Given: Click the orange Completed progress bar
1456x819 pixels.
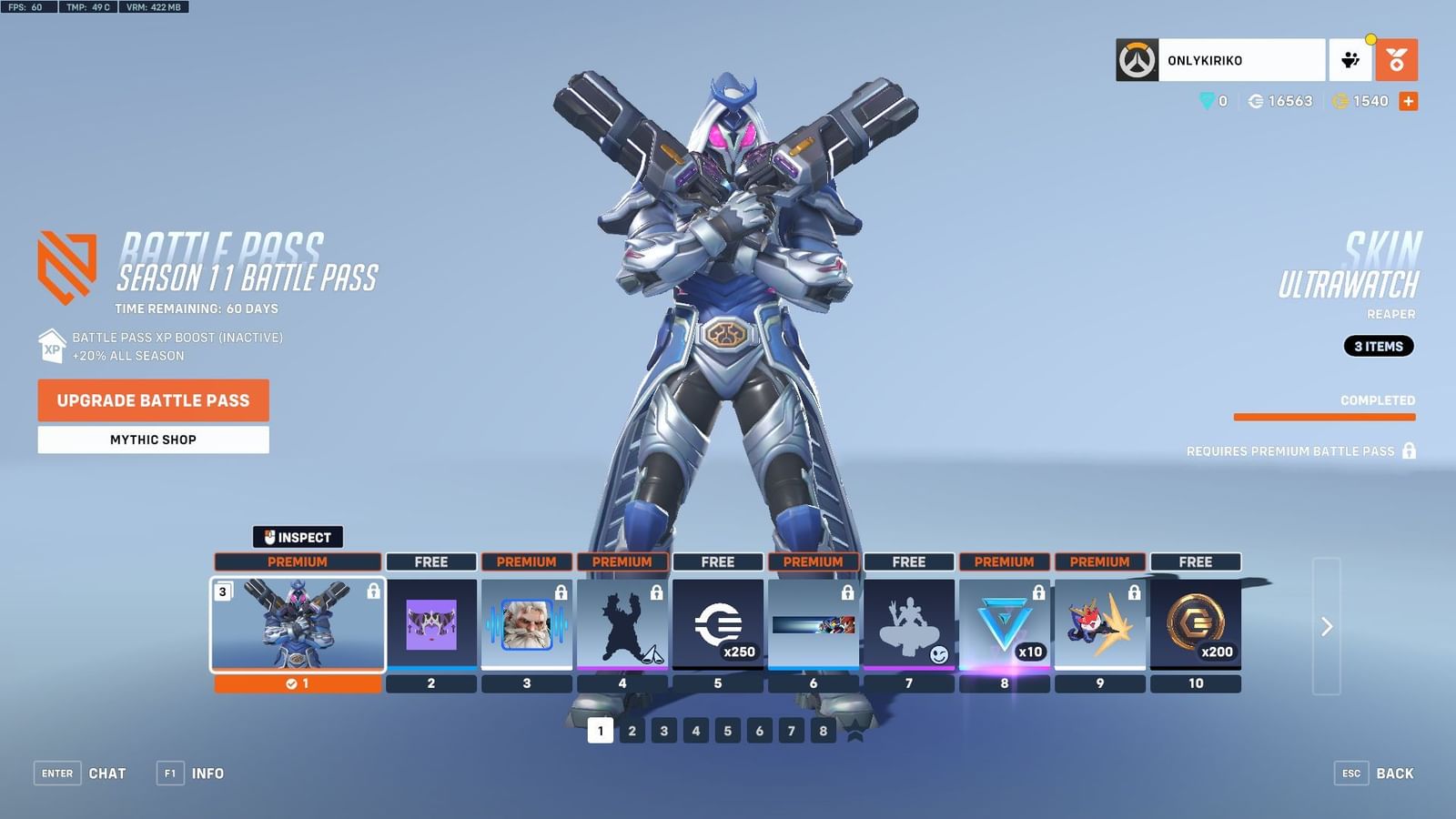Looking at the screenshot, I should (x=1325, y=415).
